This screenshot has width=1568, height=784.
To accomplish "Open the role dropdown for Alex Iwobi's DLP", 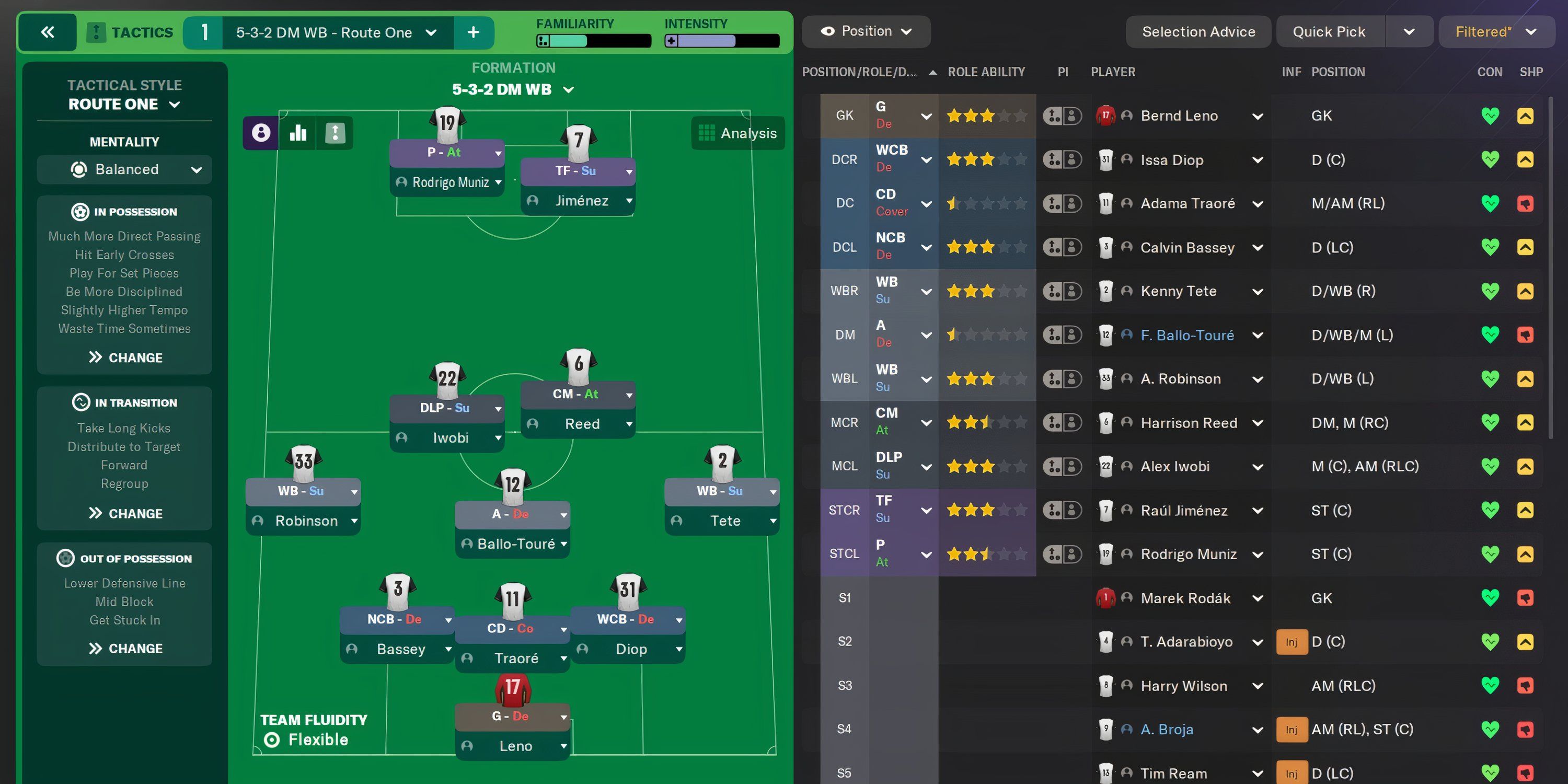I will coord(926,466).
